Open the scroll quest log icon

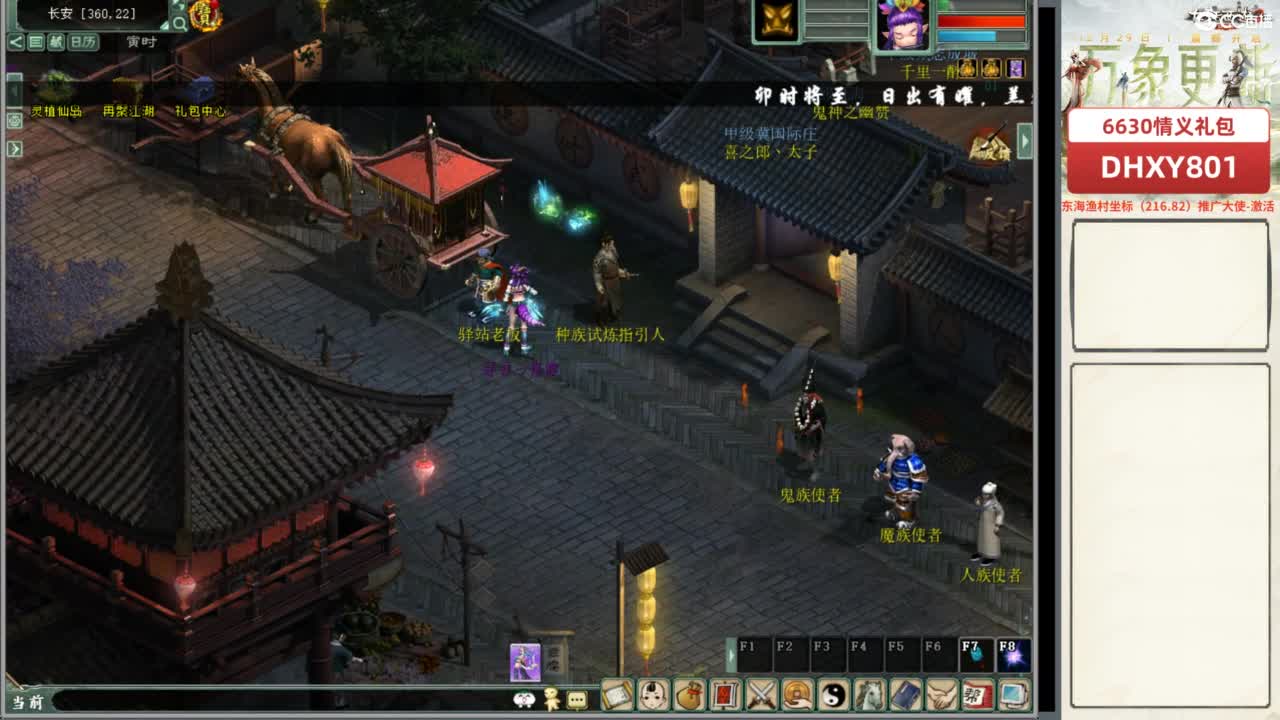point(619,694)
